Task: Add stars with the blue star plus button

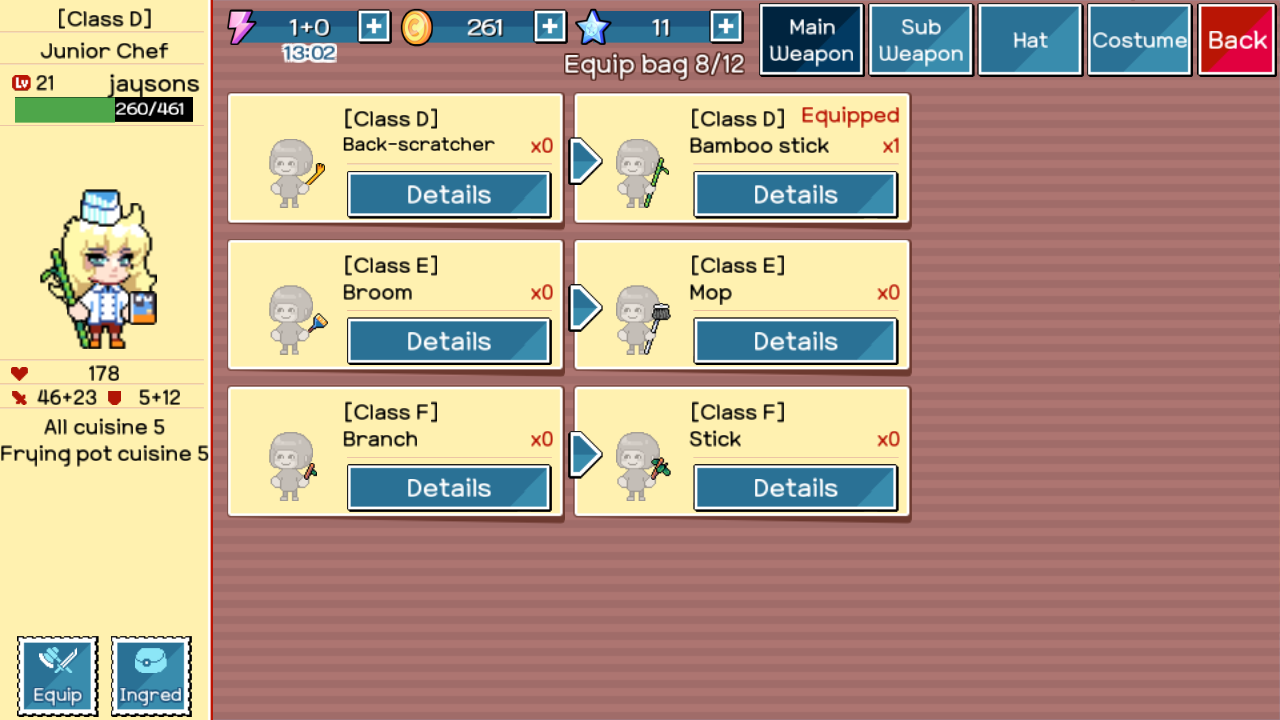Action: (x=726, y=27)
